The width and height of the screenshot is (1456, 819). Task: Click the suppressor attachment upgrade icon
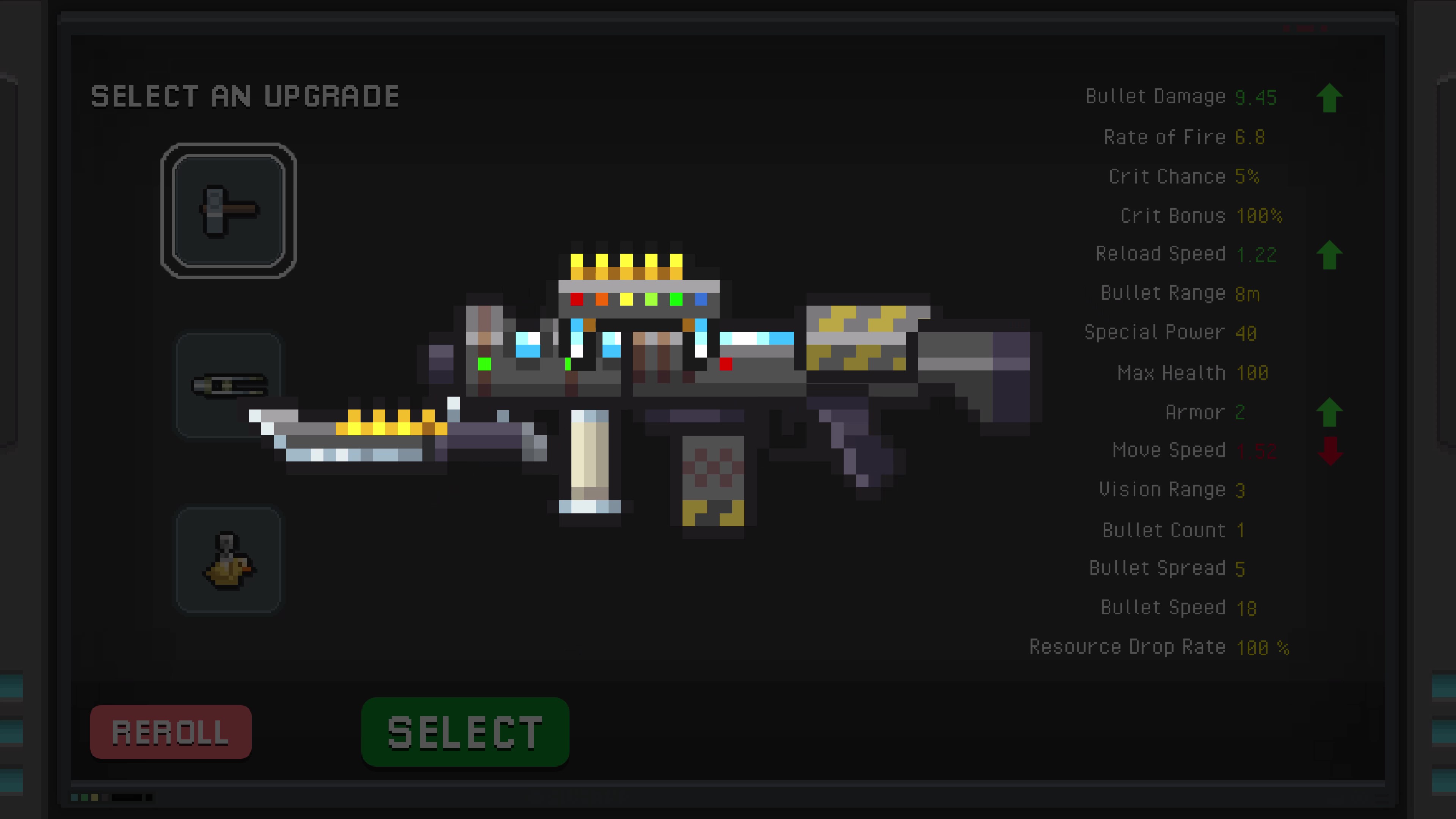coord(228,386)
